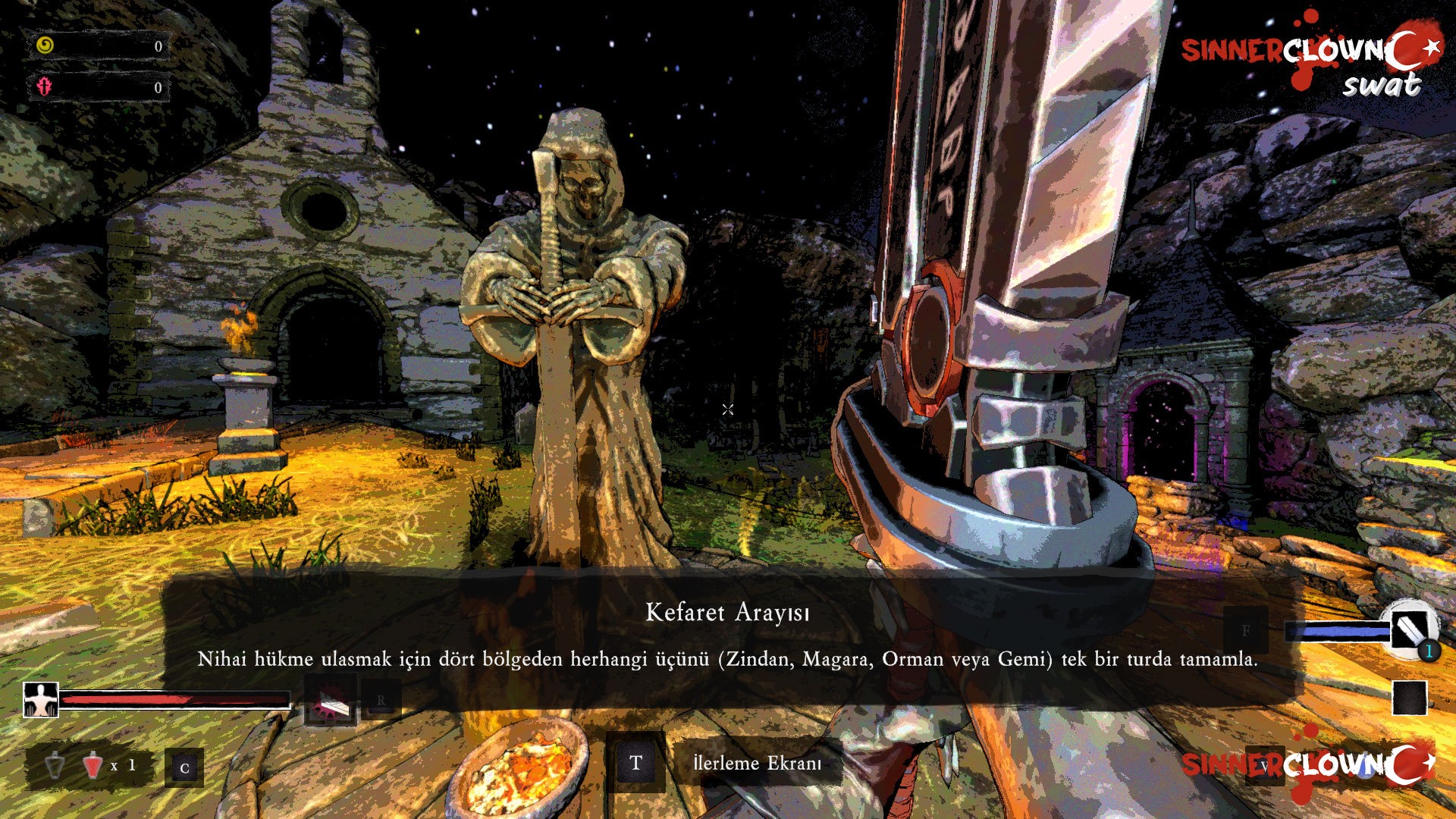
Task: Click the round sword weapon icon
Action: pyautogui.click(x=1409, y=629)
